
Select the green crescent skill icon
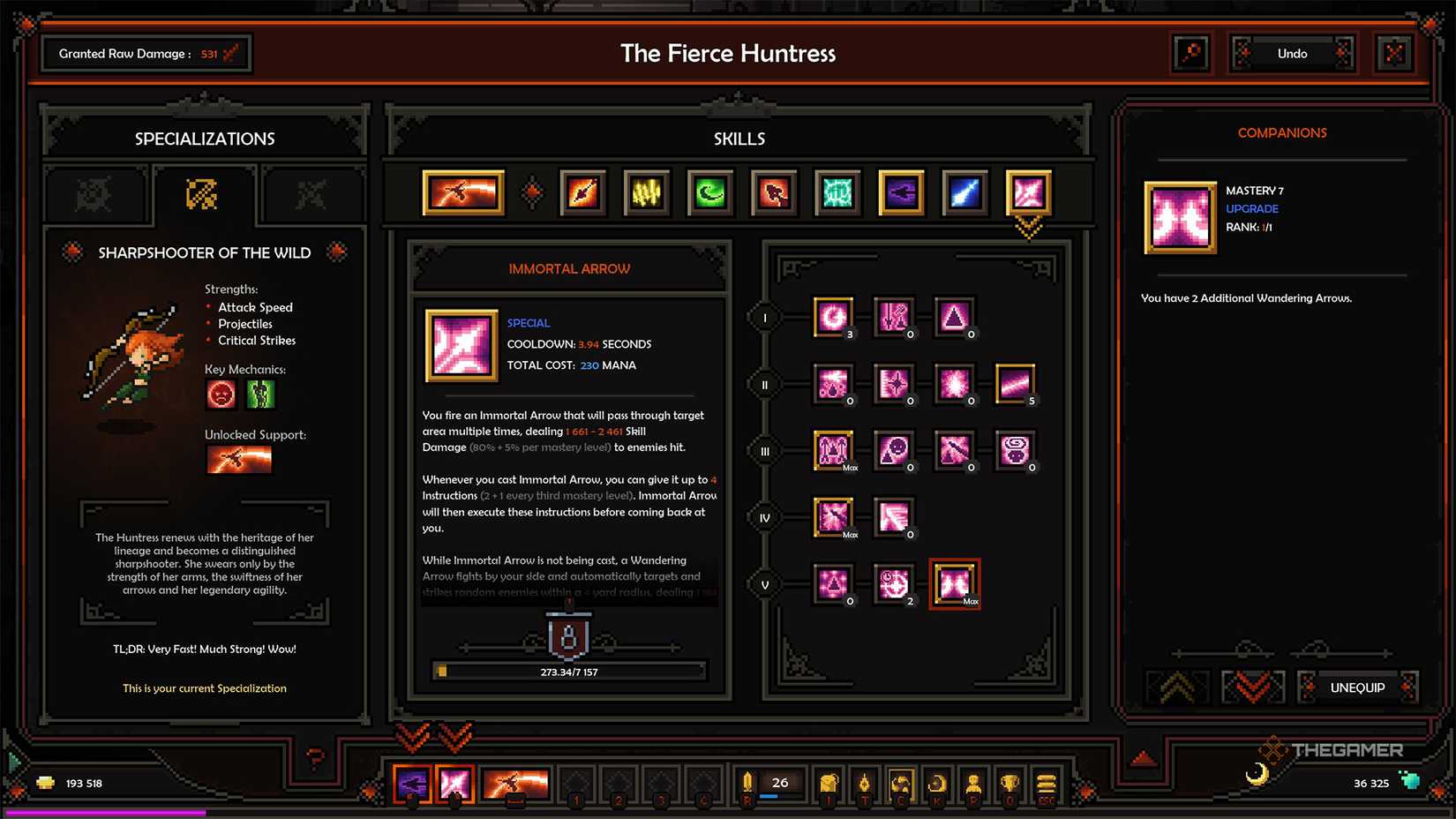[710, 193]
